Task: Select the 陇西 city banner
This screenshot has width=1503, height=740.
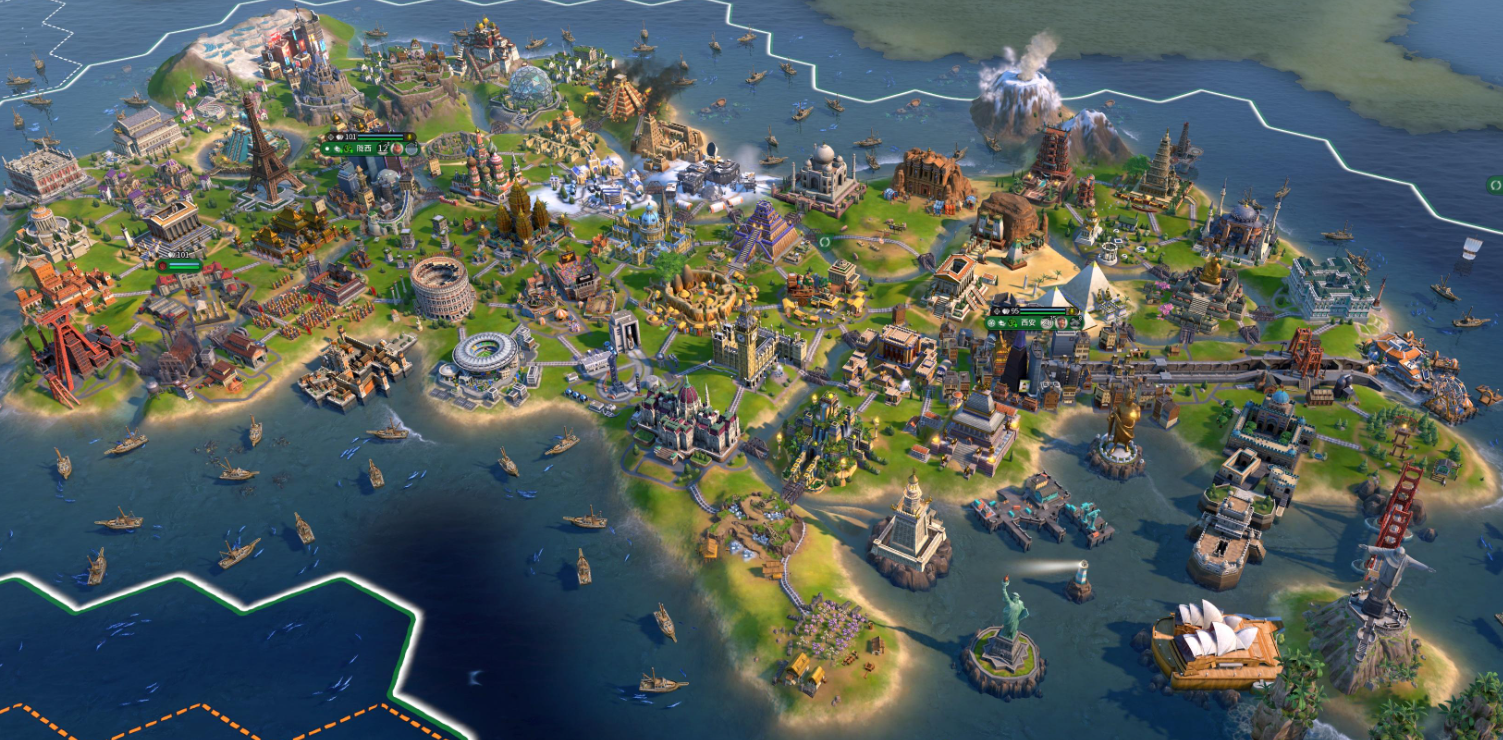Action: click(x=364, y=148)
